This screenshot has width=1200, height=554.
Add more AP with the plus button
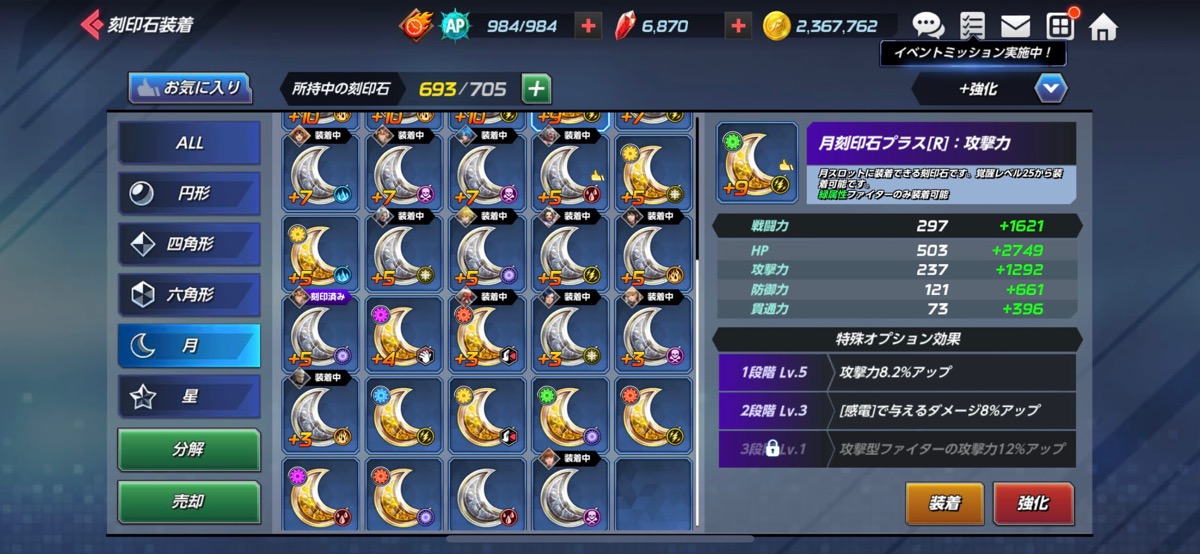click(590, 26)
